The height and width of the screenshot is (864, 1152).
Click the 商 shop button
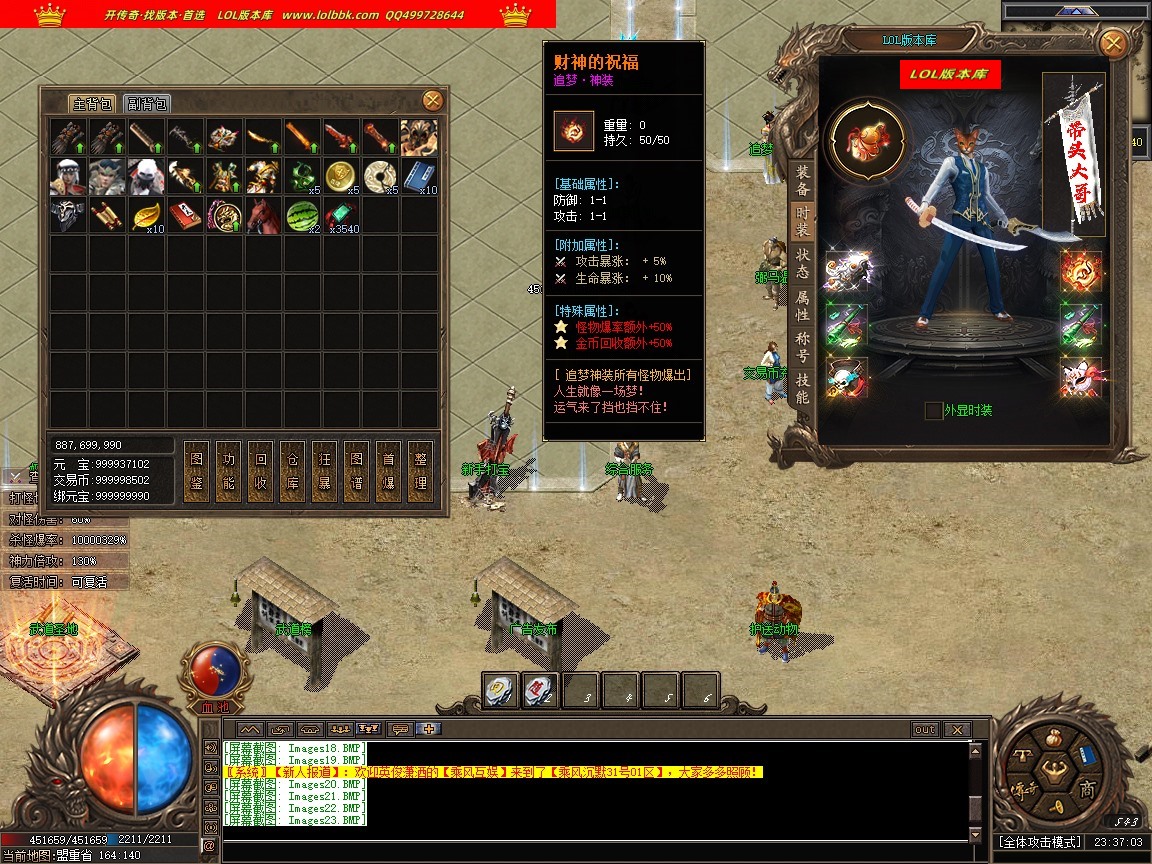1087,790
